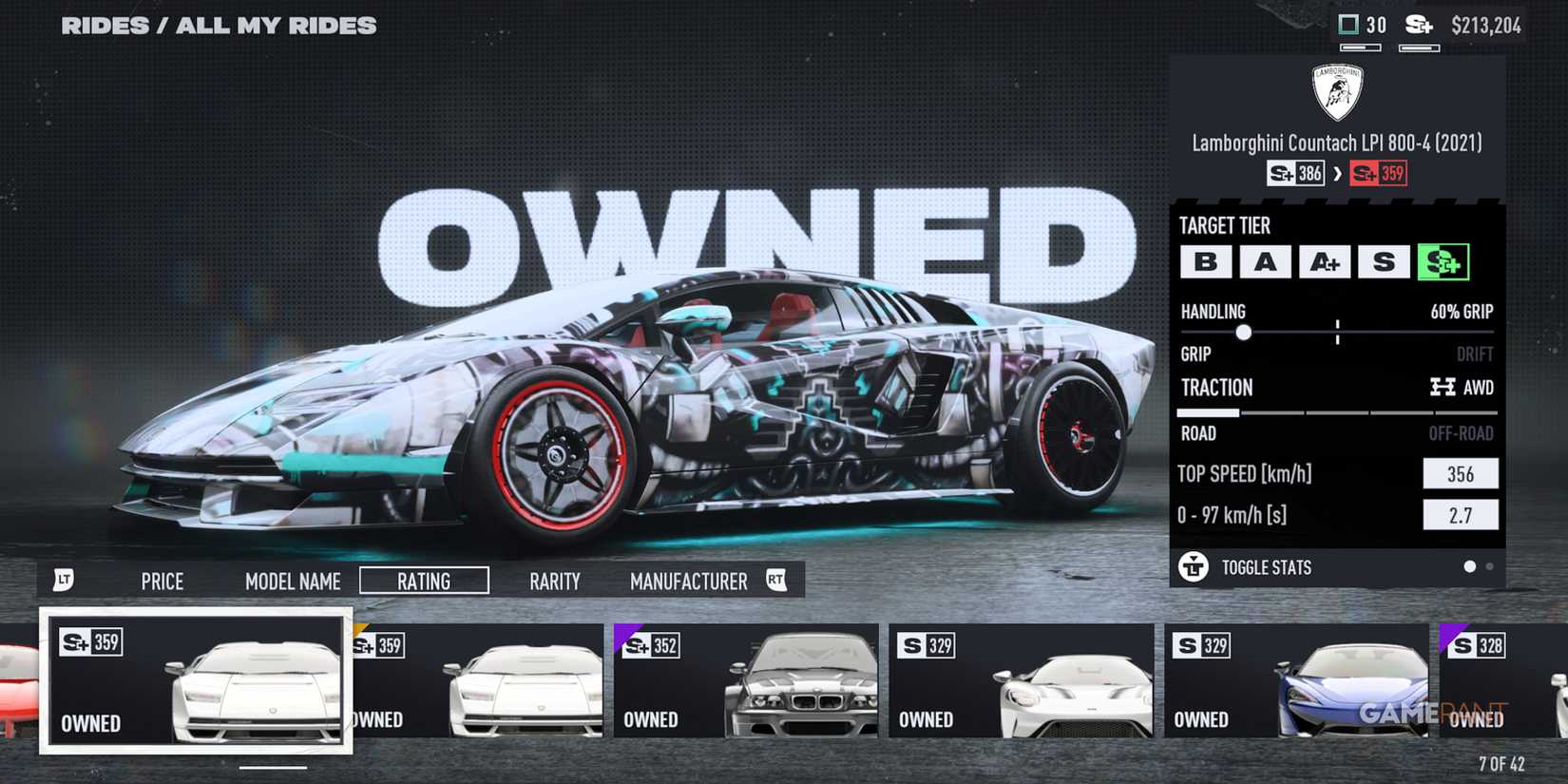Switch sorting to Rarity
Screen dimensions: 1568x784
click(x=555, y=581)
